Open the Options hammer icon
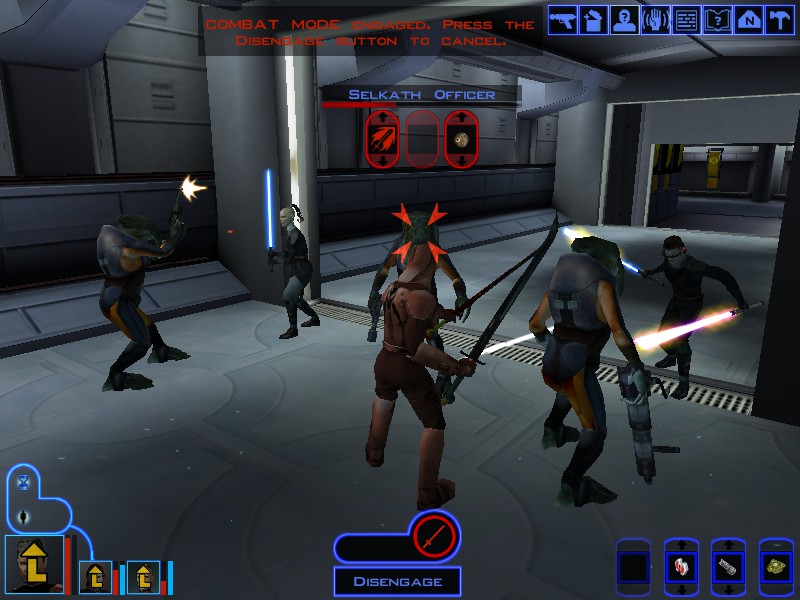The image size is (800, 600). point(779,20)
